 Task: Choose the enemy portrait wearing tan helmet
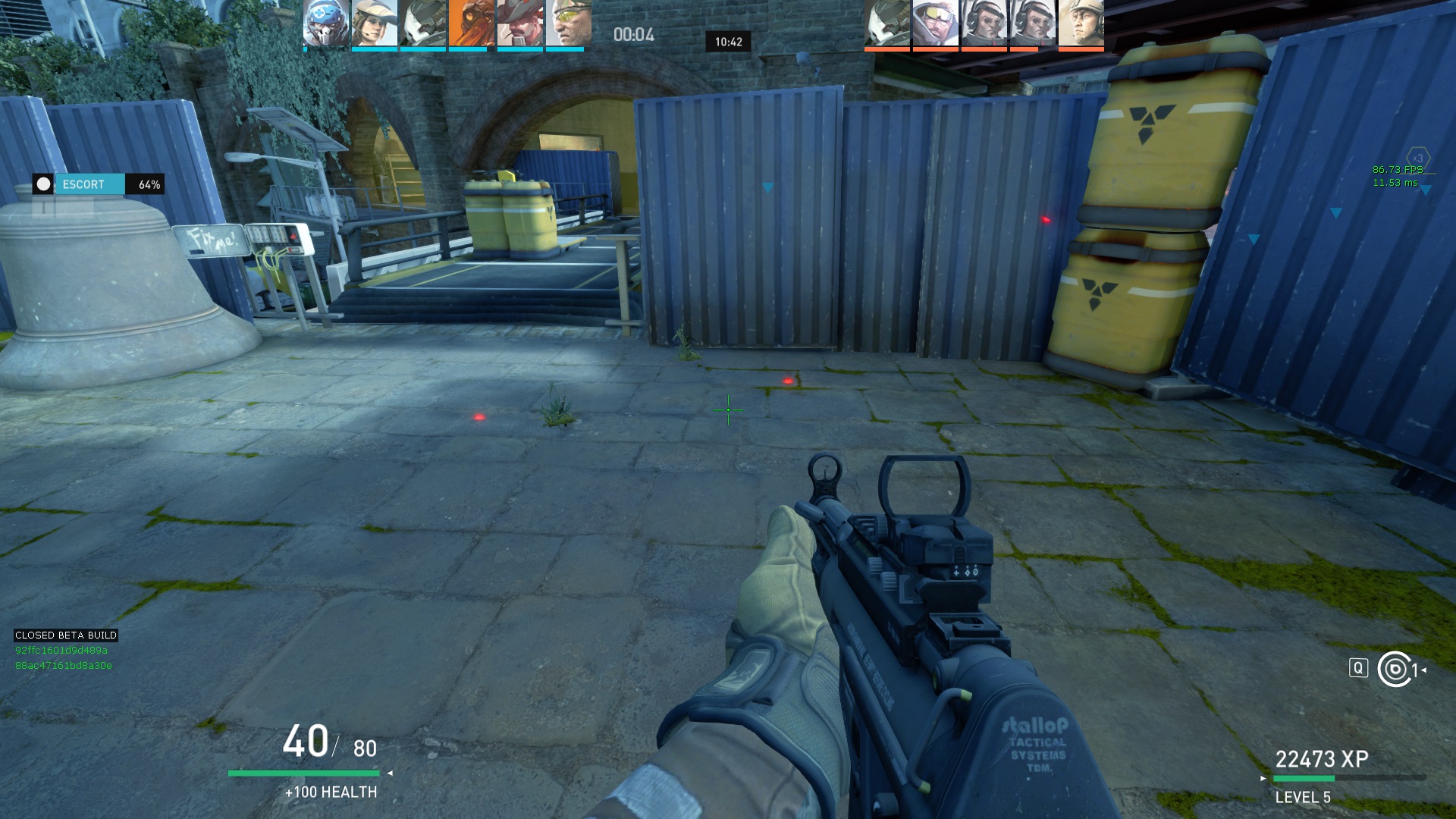coord(1081,23)
